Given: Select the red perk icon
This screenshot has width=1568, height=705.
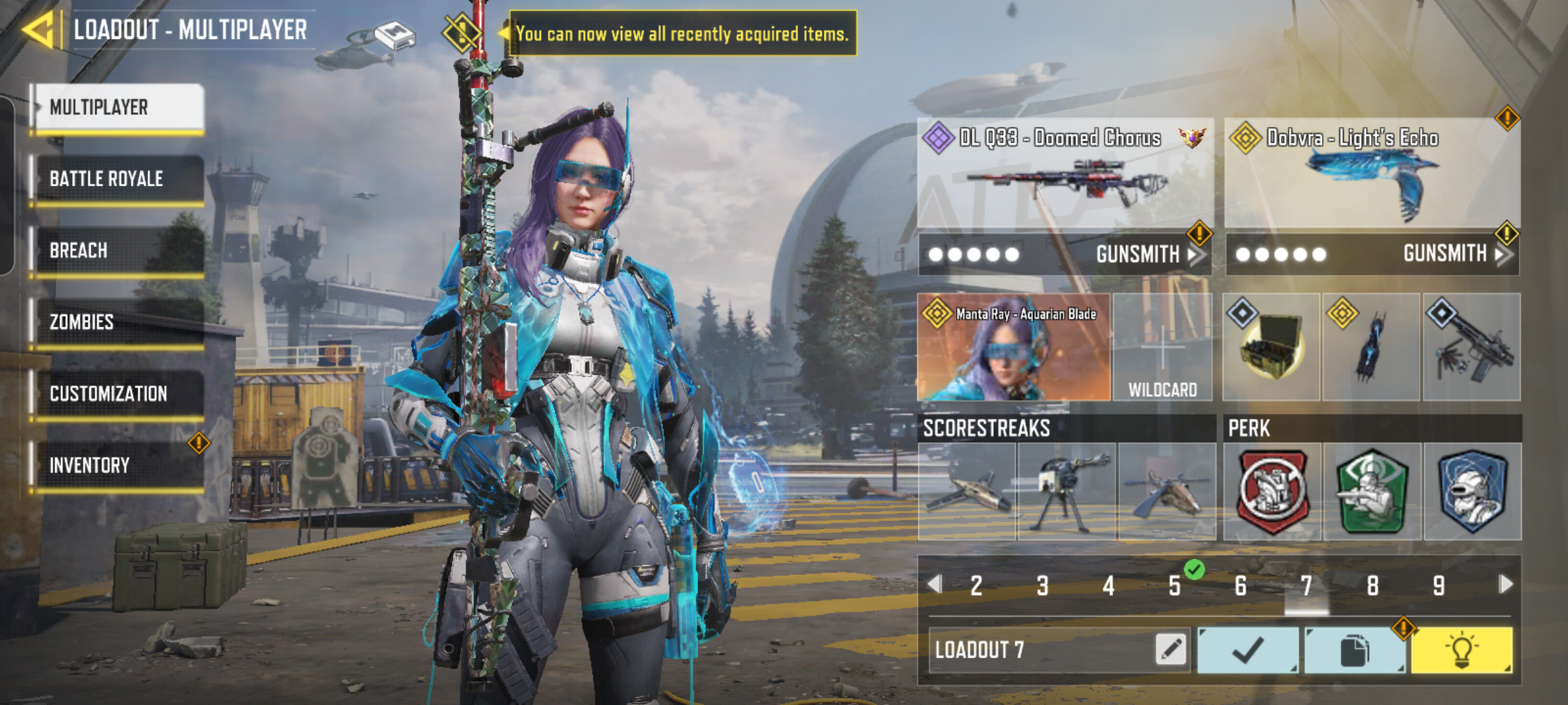Looking at the screenshot, I should tap(1272, 492).
